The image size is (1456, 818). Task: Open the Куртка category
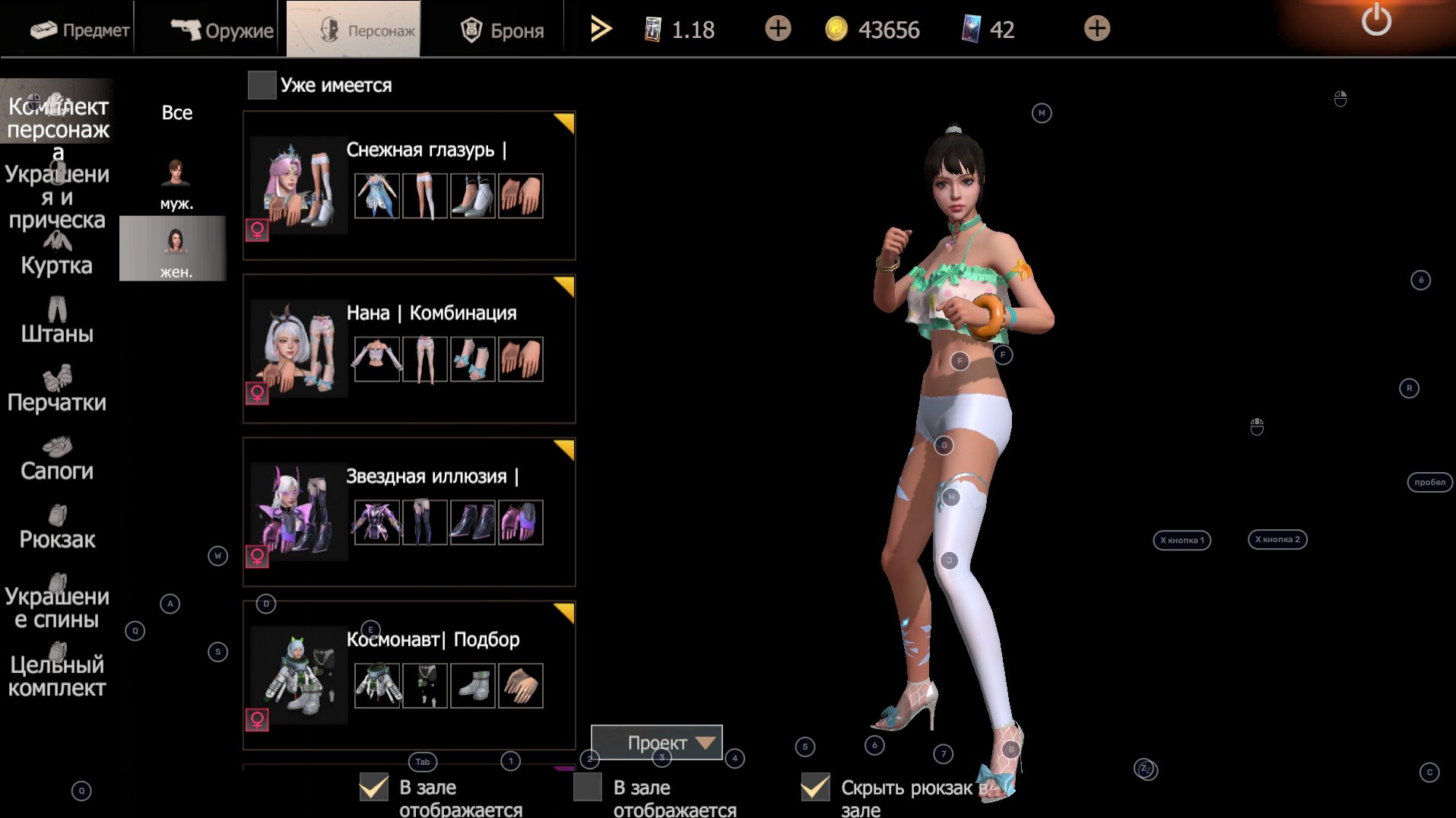(x=57, y=256)
